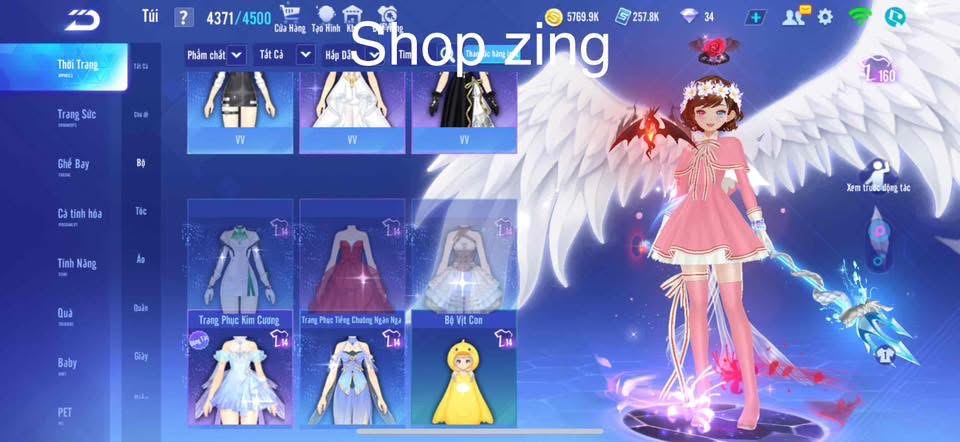Choose the Tóc sub-category filter
The height and width of the screenshot is (442, 960).
pyautogui.click(x=141, y=211)
